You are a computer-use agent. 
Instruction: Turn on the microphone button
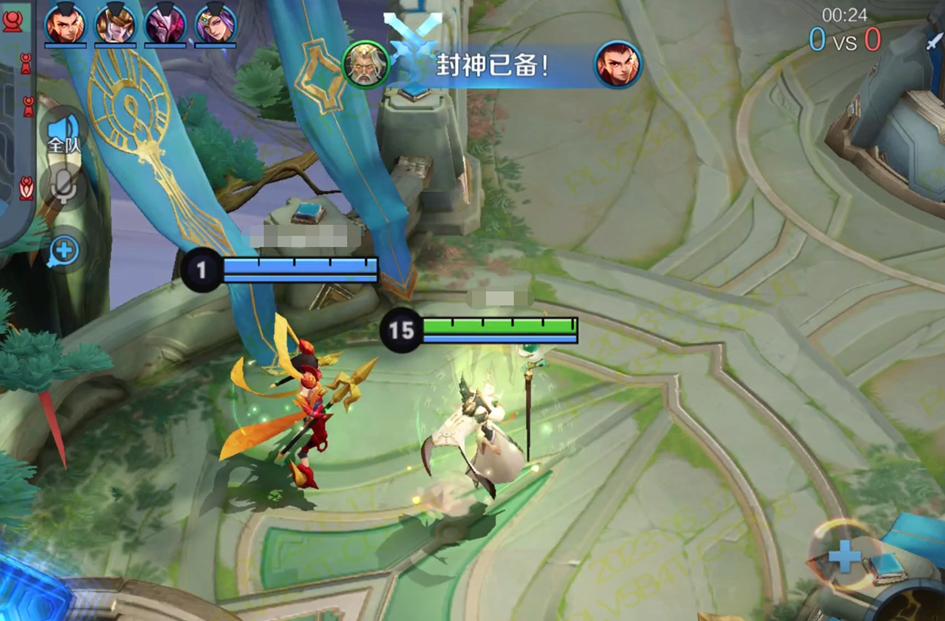tap(63, 187)
